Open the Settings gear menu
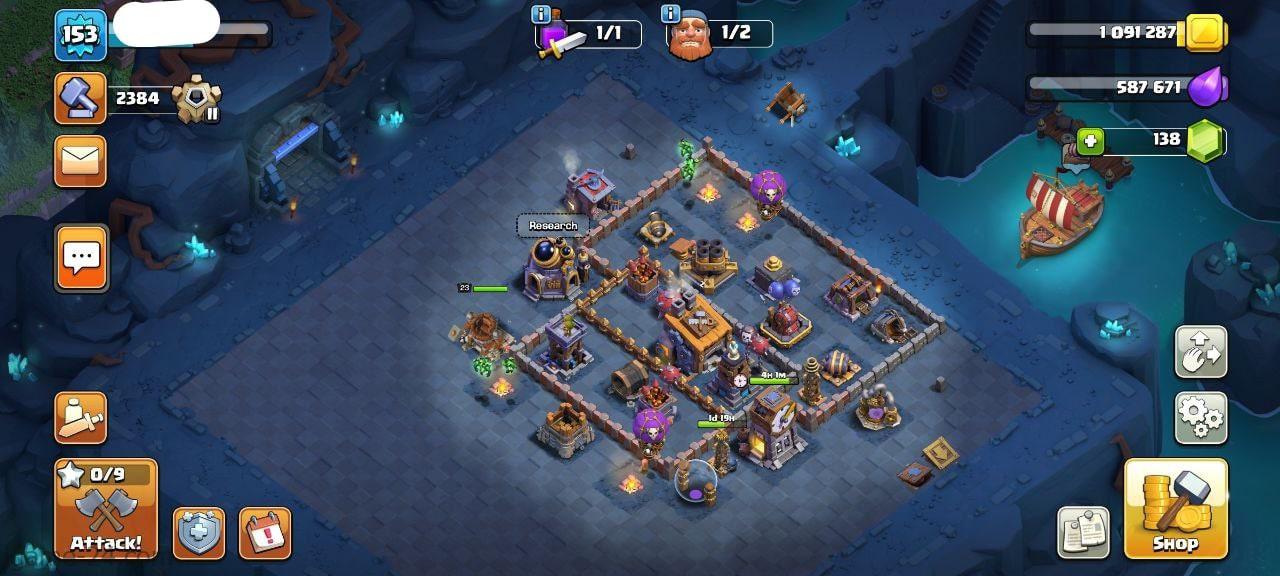The width and height of the screenshot is (1280, 576). (x=1200, y=418)
